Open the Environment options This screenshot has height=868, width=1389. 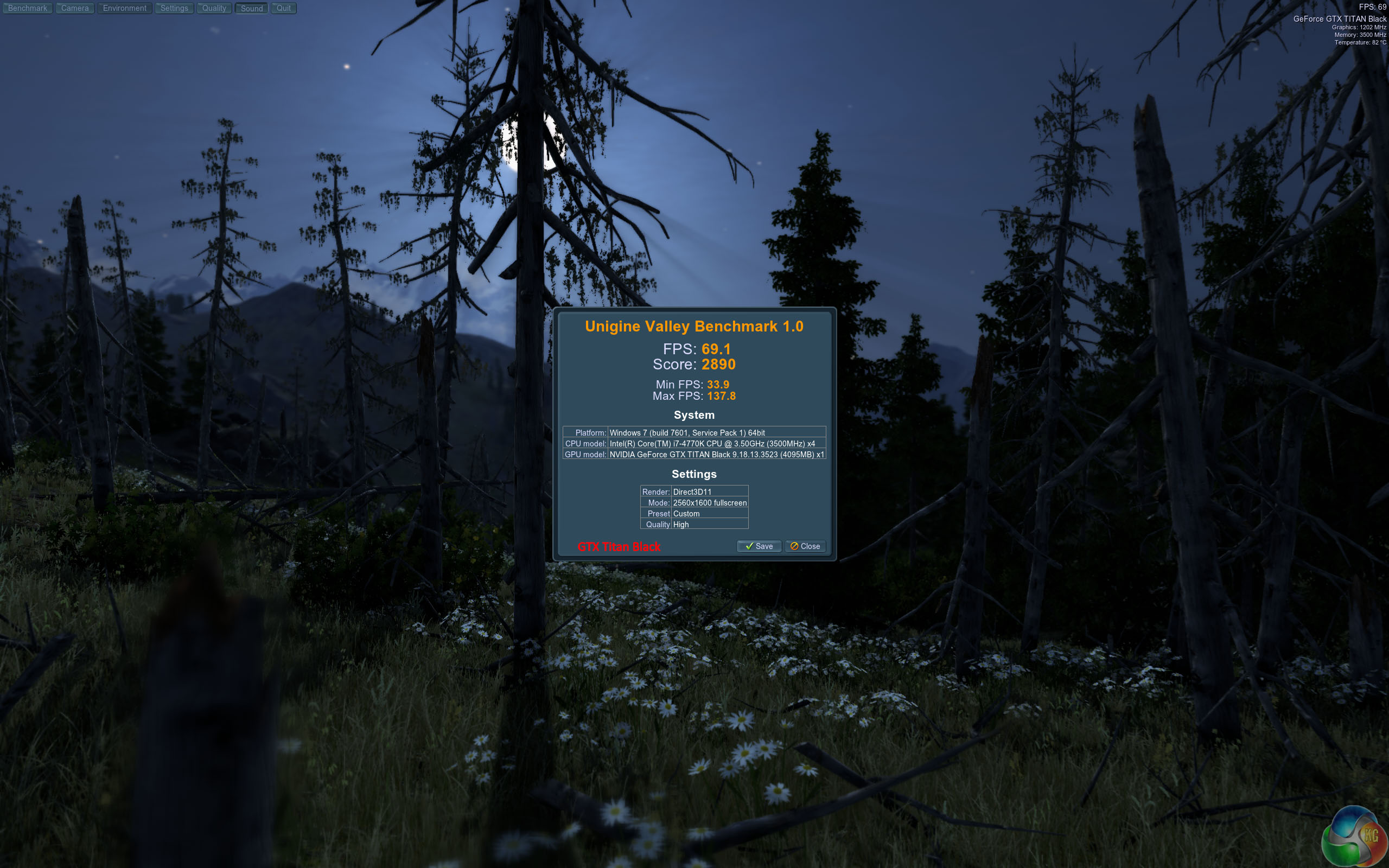[x=125, y=8]
